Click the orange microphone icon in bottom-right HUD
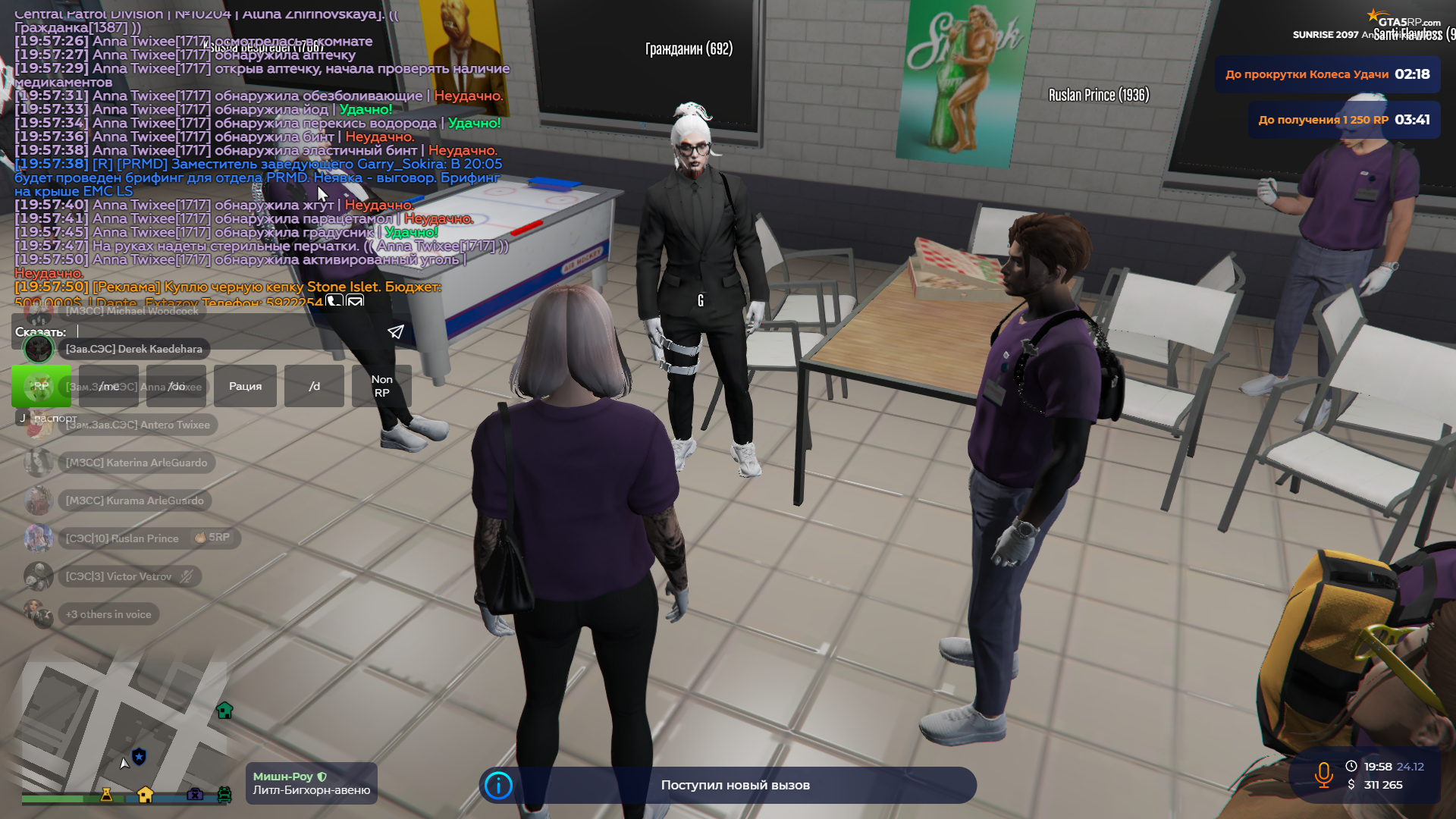Viewport: 1456px width, 819px height. pos(1324,774)
